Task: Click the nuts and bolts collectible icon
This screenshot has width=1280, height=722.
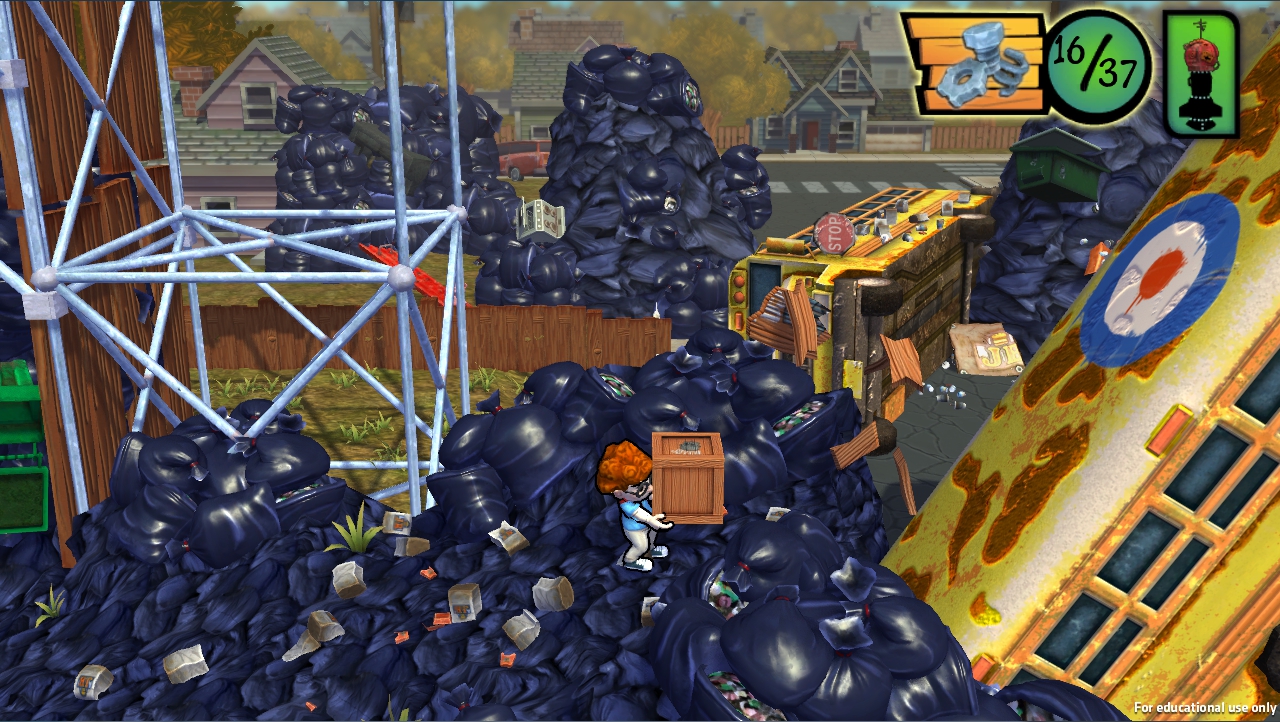Action: coord(975,64)
